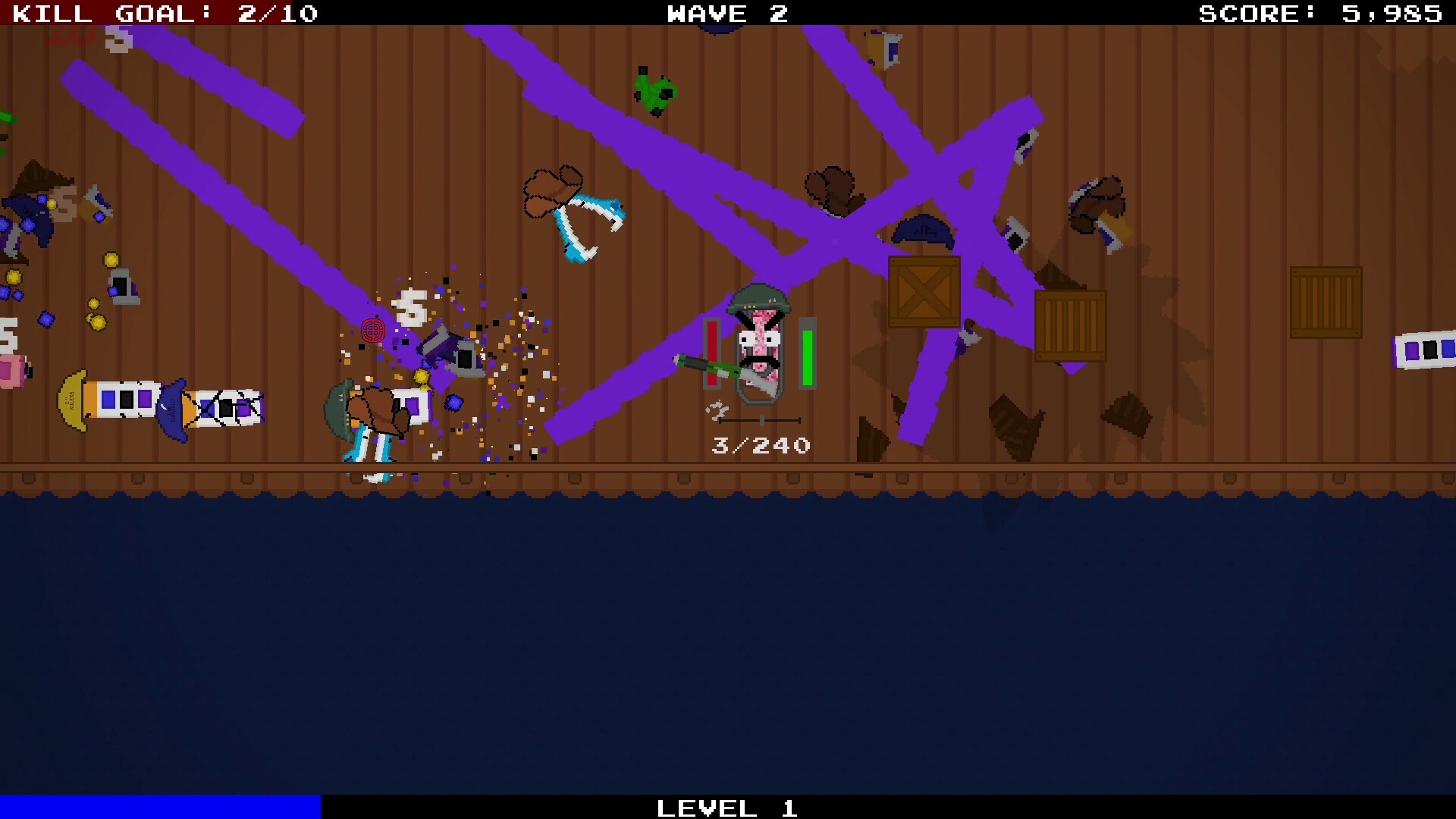Click the large crate above player character

(925, 292)
